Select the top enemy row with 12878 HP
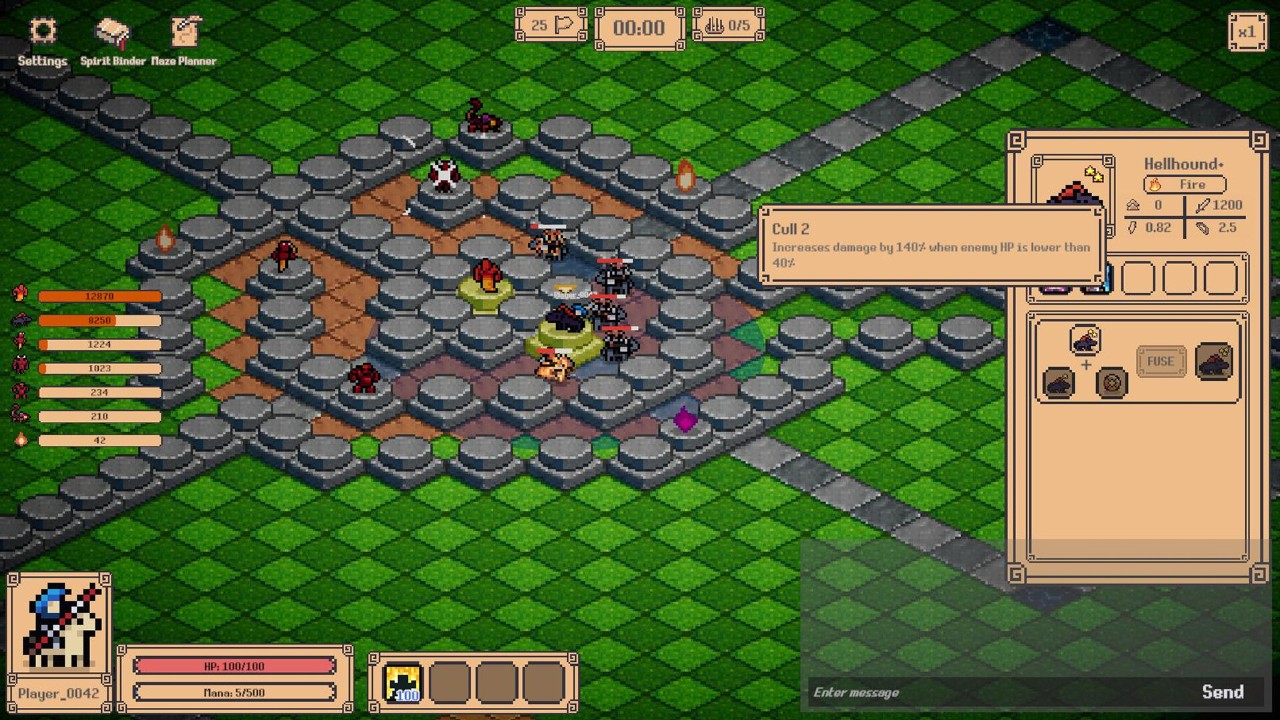The image size is (1280, 720). 99,296
